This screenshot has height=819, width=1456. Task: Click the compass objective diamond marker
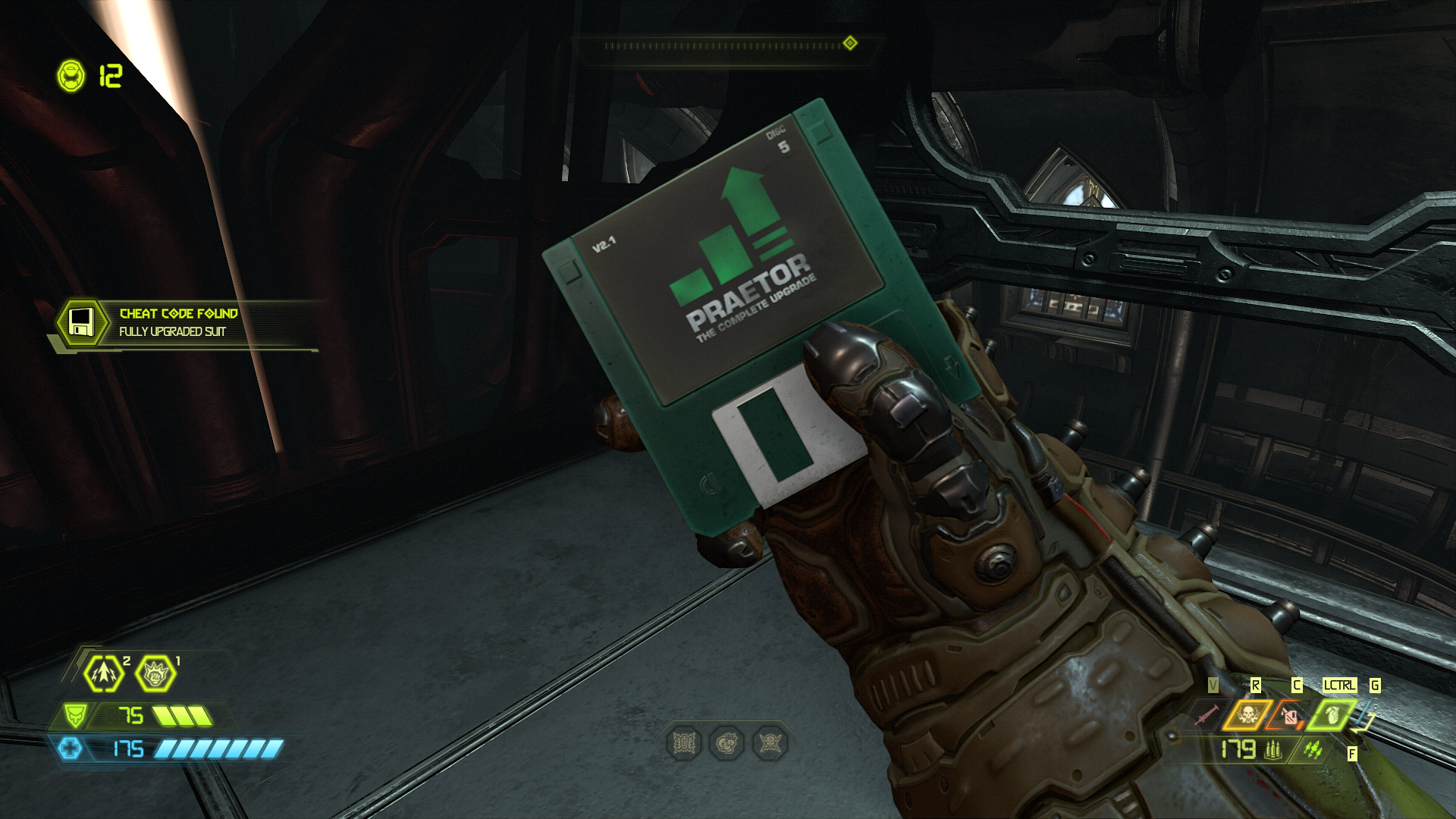[850, 43]
